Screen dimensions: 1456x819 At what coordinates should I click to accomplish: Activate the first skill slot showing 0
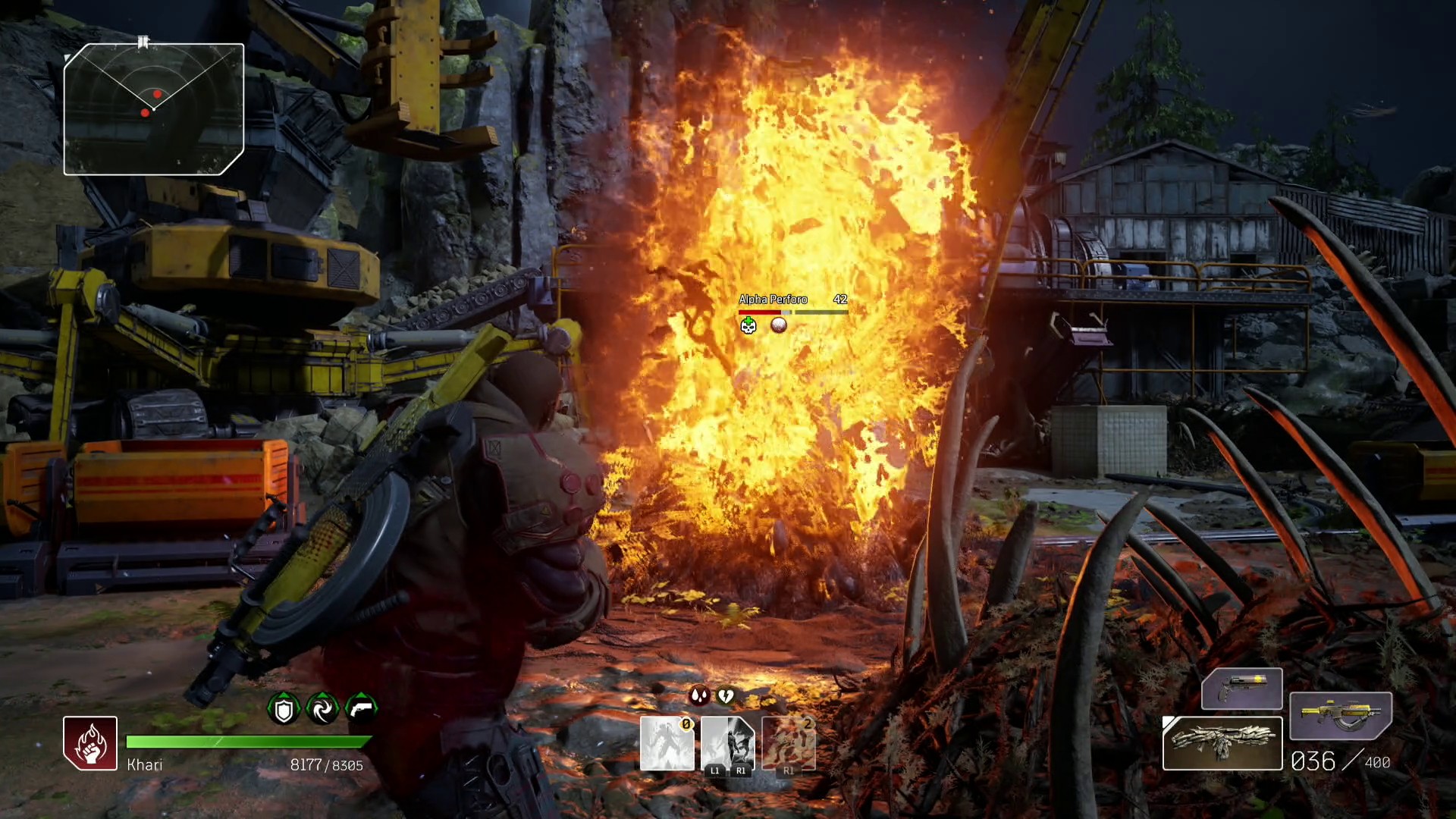click(x=667, y=744)
